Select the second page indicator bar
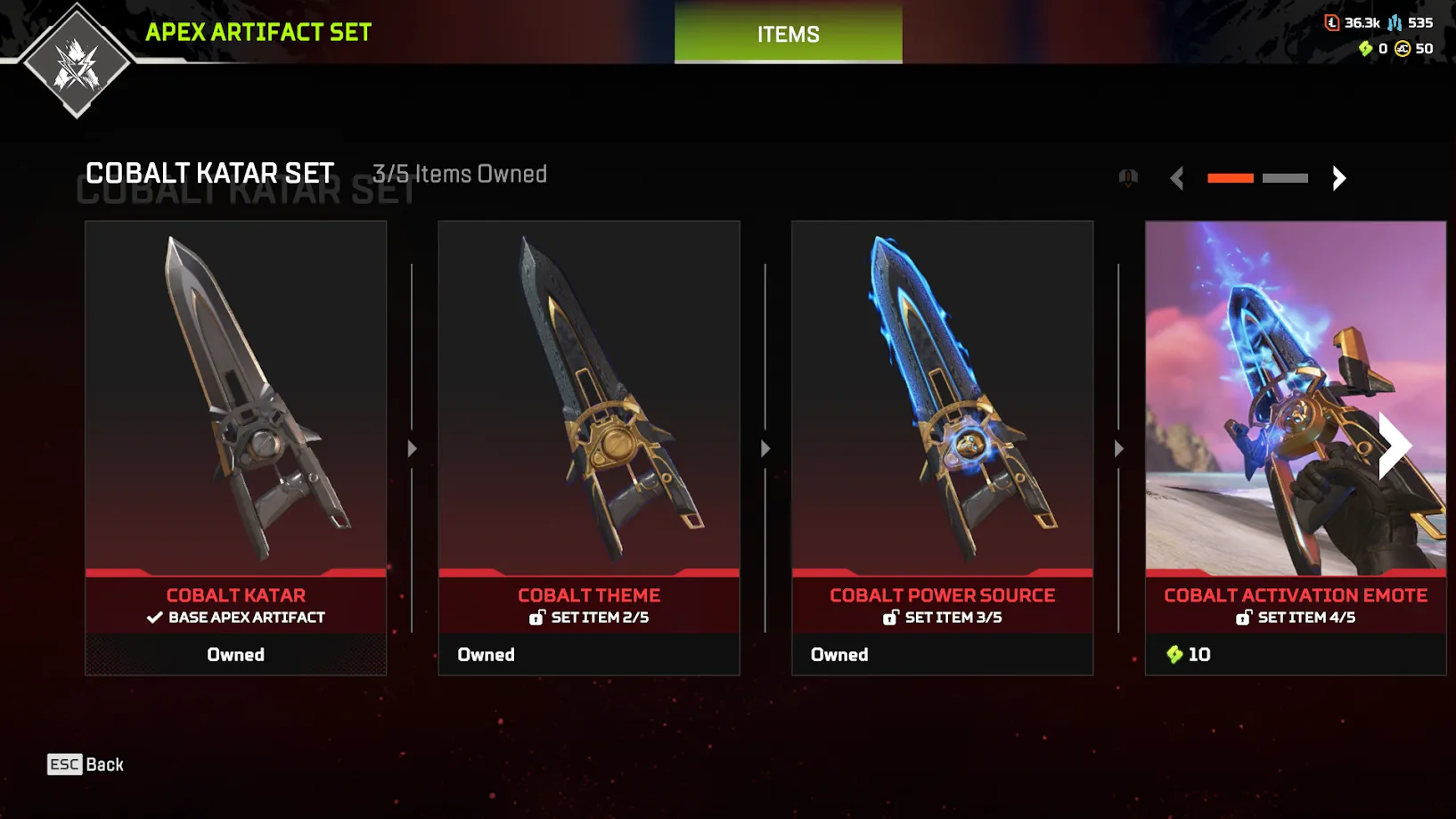The image size is (1456, 819). tap(1285, 177)
